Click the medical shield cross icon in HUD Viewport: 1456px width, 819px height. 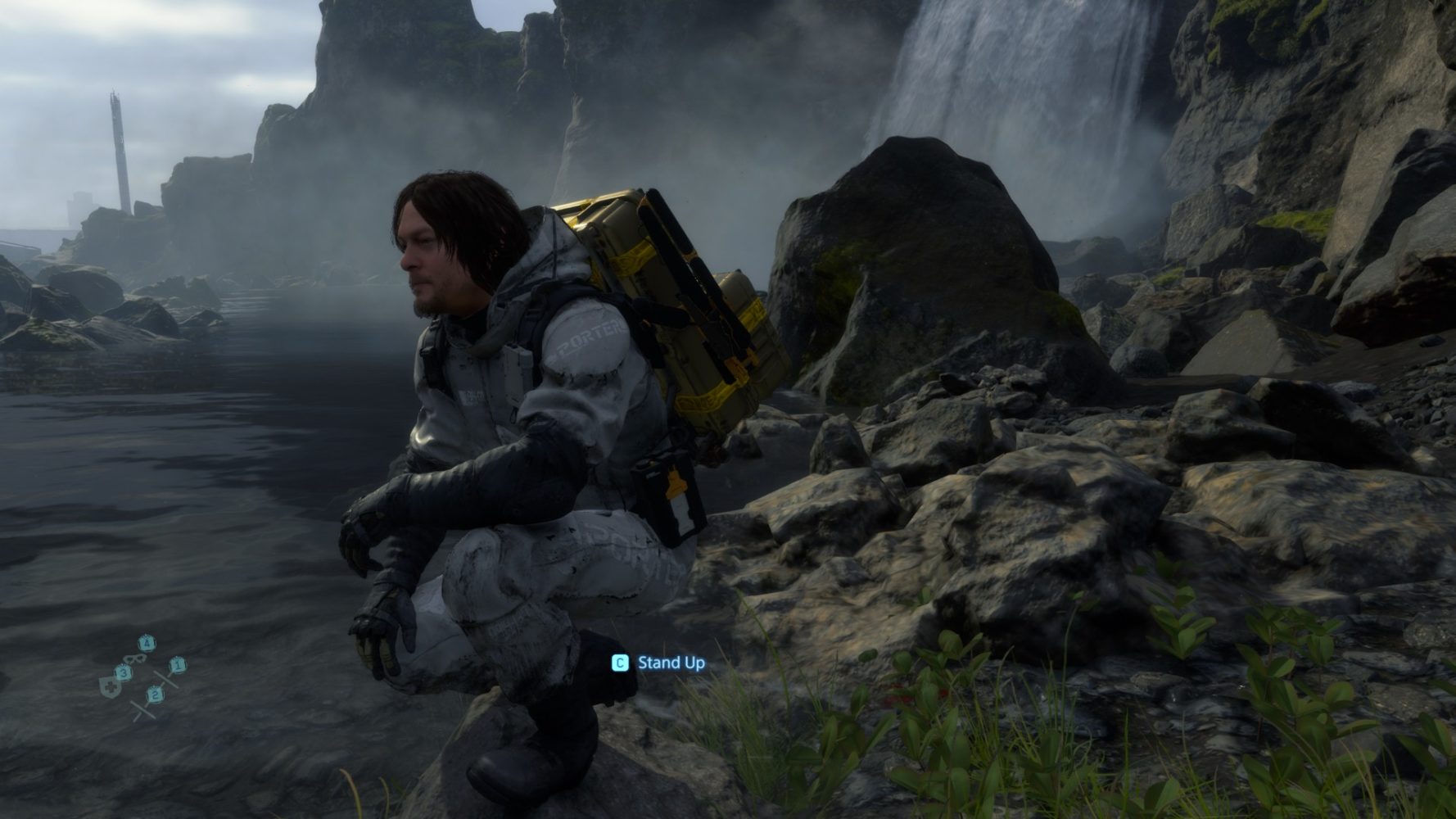pyautogui.click(x=110, y=688)
